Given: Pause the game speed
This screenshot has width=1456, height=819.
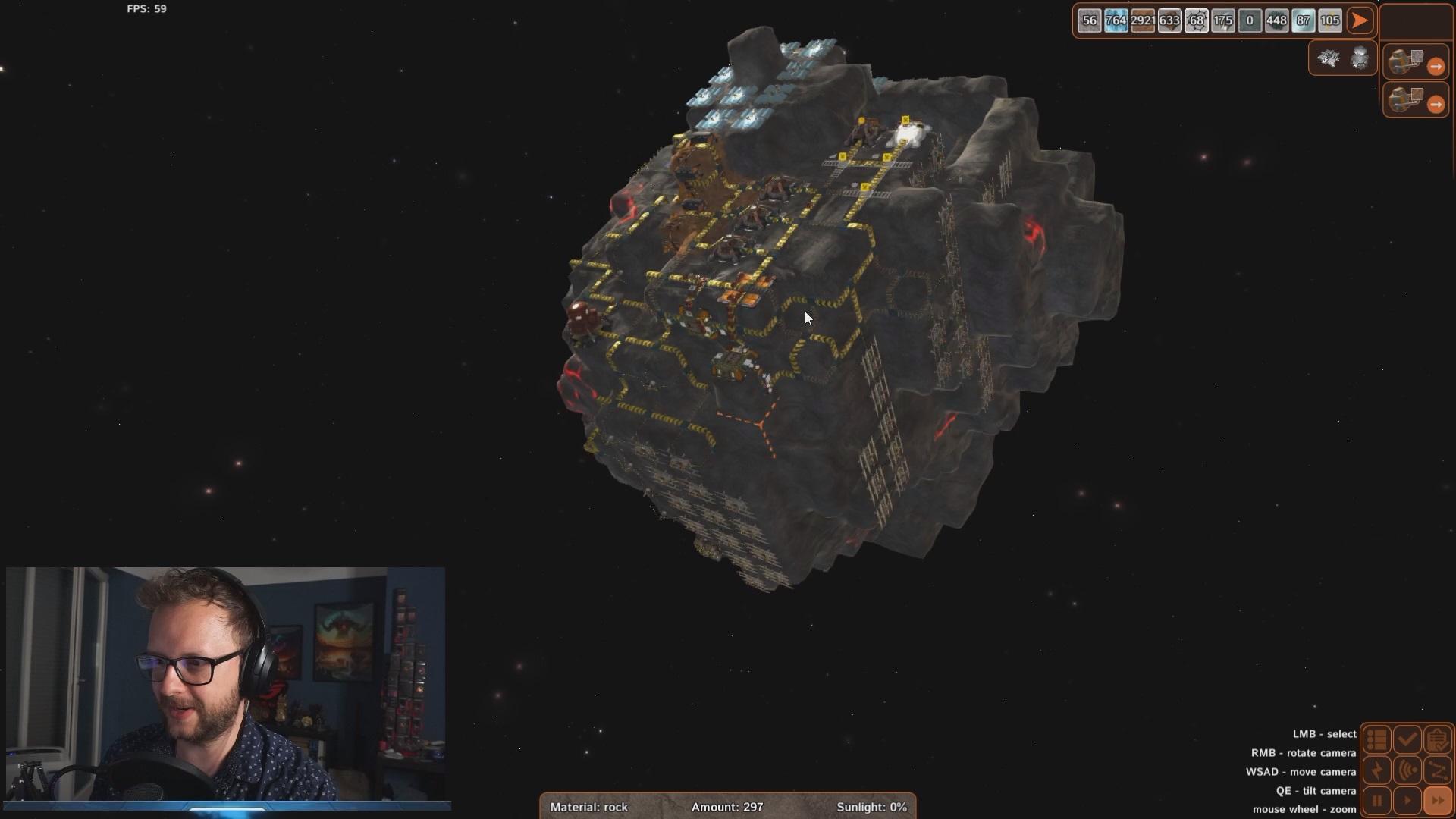Looking at the screenshot, I should 1377,801.
